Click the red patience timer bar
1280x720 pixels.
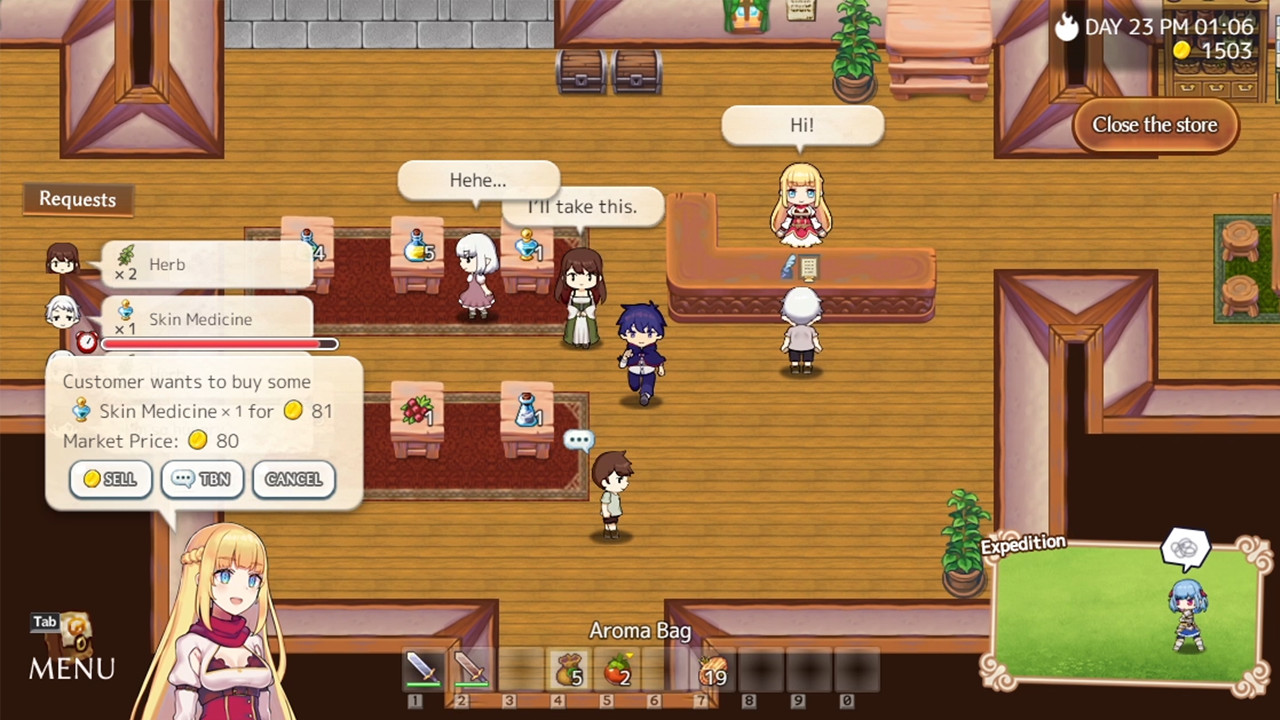pyautogui.click(x=218, y=343)
